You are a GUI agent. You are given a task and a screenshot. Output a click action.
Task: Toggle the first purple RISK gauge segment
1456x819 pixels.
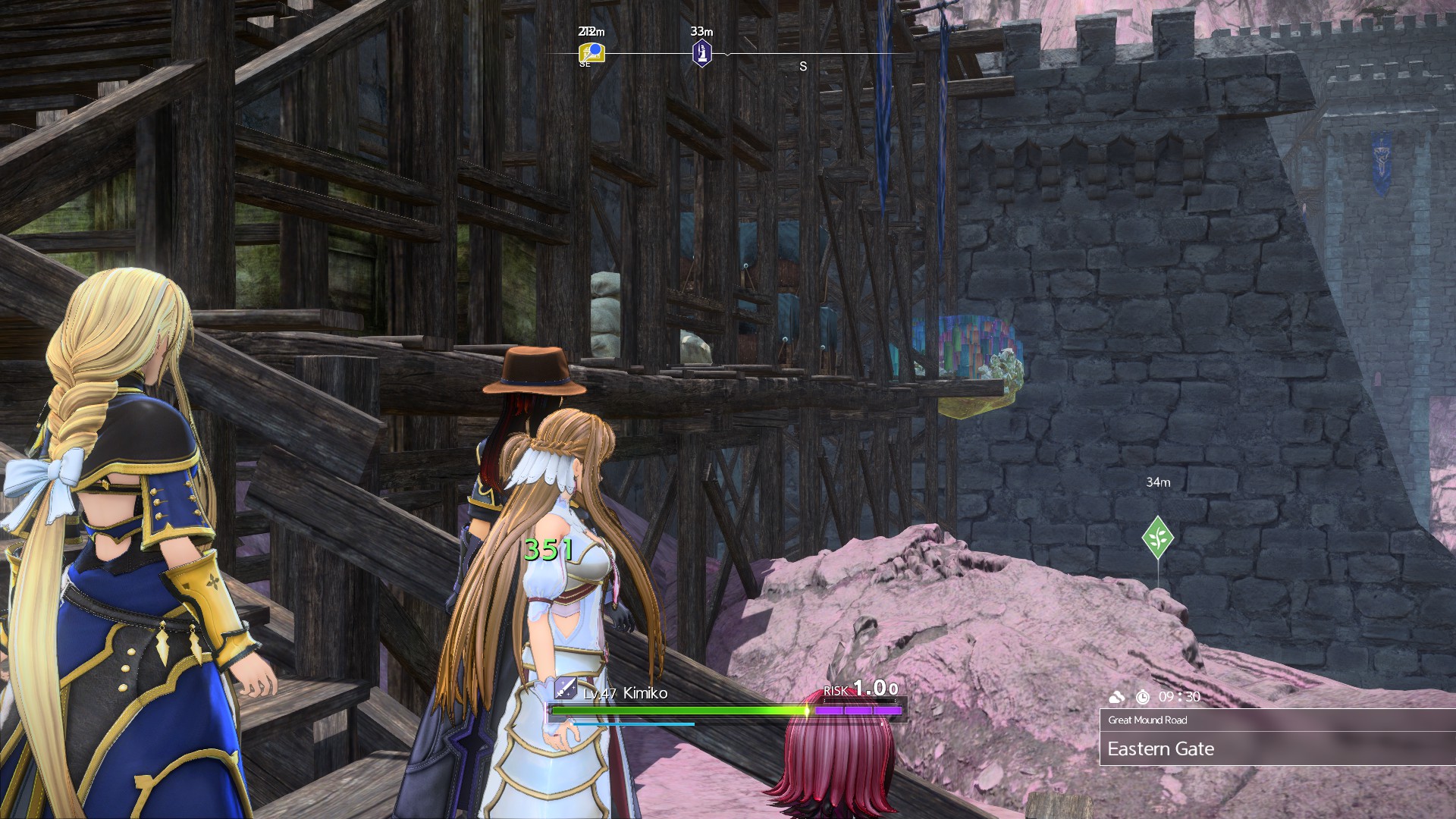(830, 708)
